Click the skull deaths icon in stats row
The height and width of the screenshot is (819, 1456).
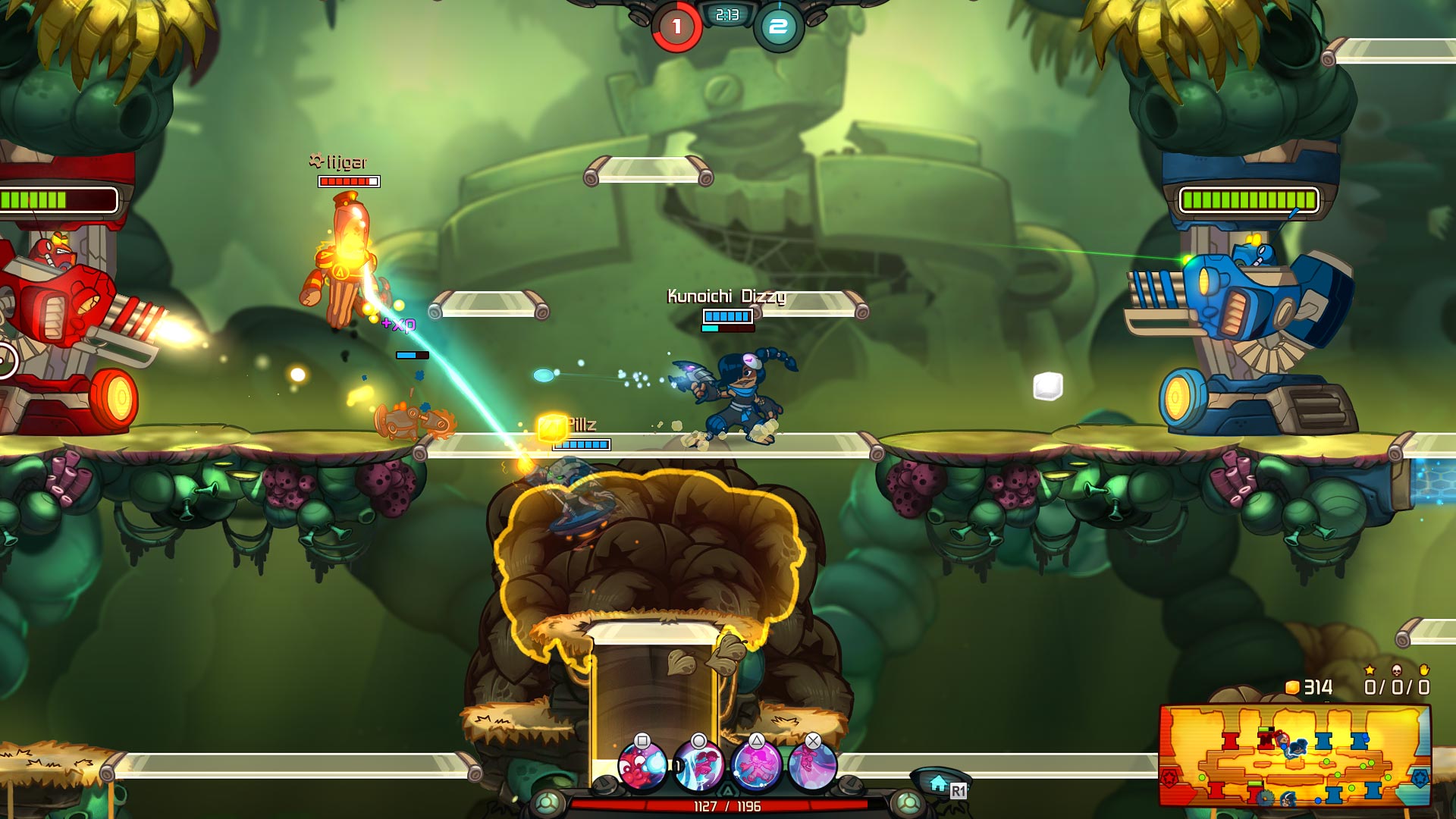pos(1398,672)
